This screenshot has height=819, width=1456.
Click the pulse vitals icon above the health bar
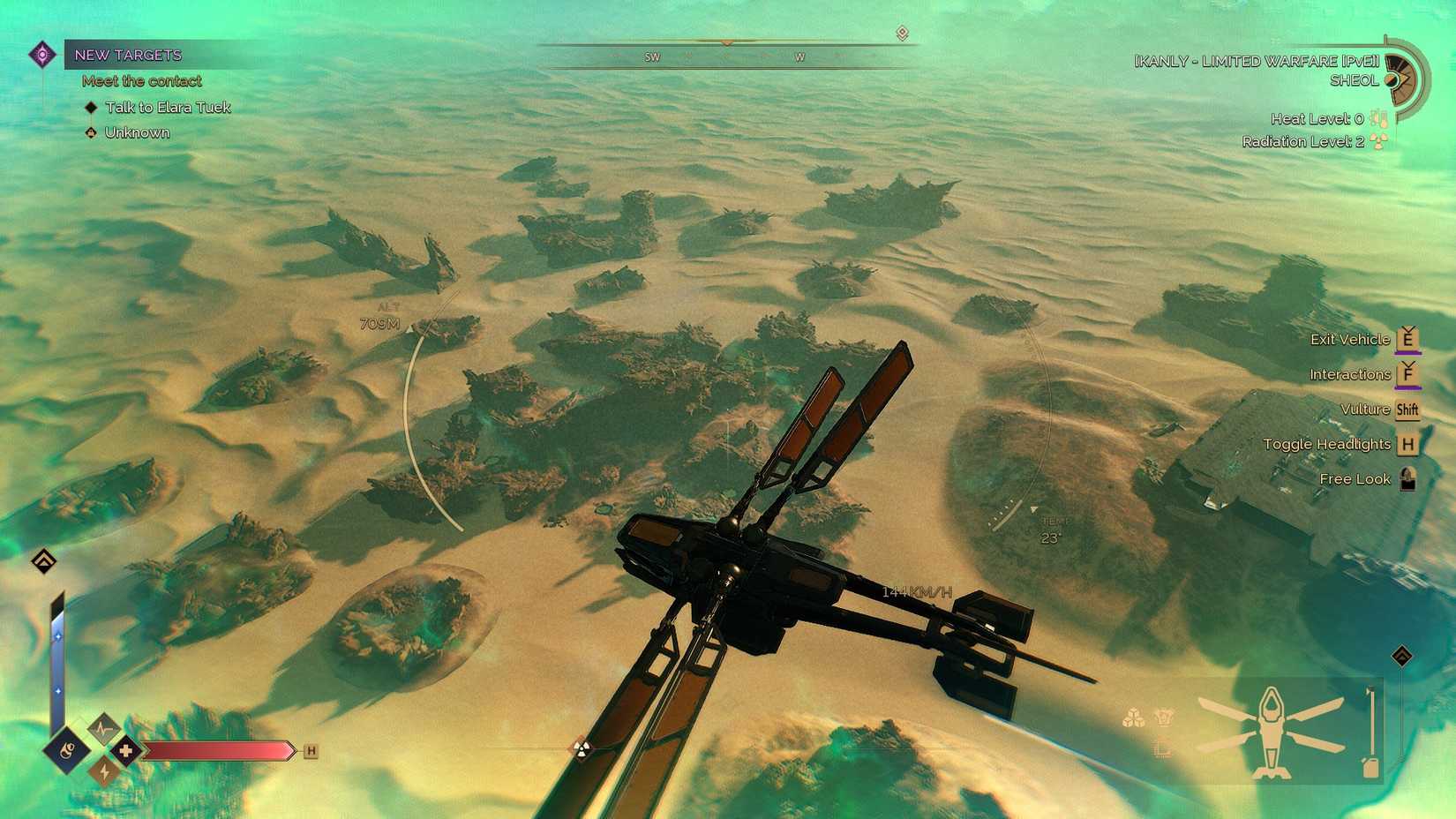click(x=104, y=729)
